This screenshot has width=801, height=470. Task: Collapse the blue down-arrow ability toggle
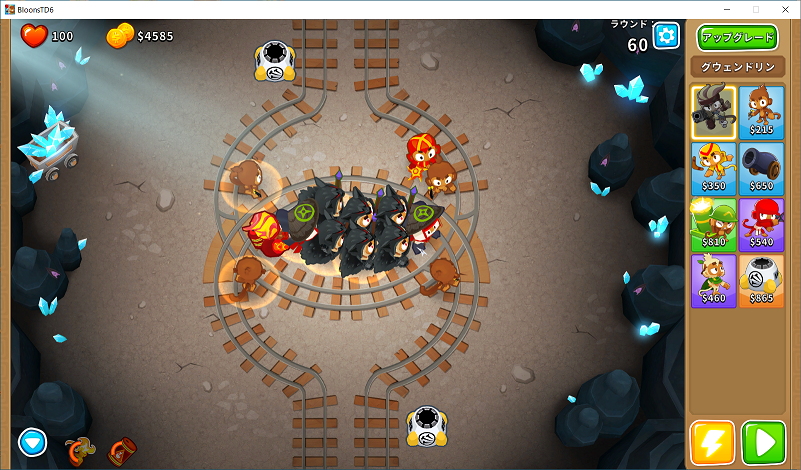click(x=32, y=441)
